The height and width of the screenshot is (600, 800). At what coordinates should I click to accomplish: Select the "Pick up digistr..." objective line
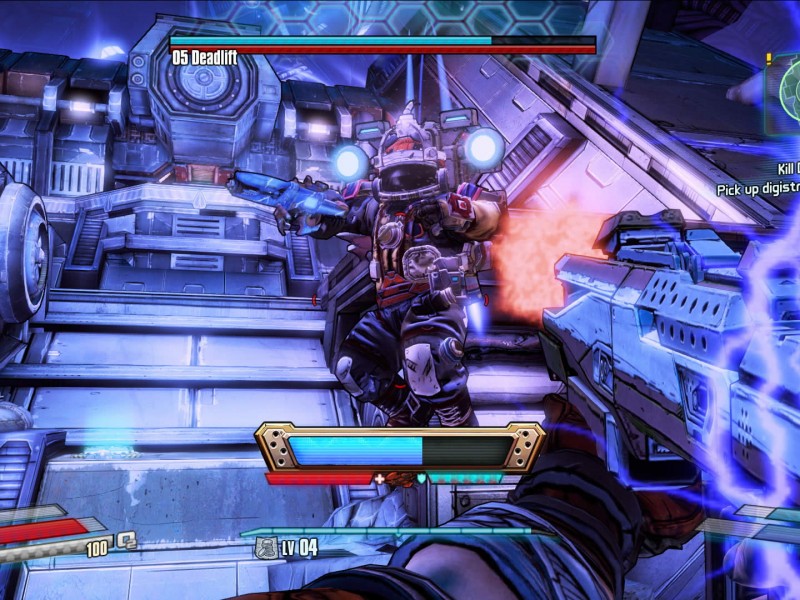757,188
